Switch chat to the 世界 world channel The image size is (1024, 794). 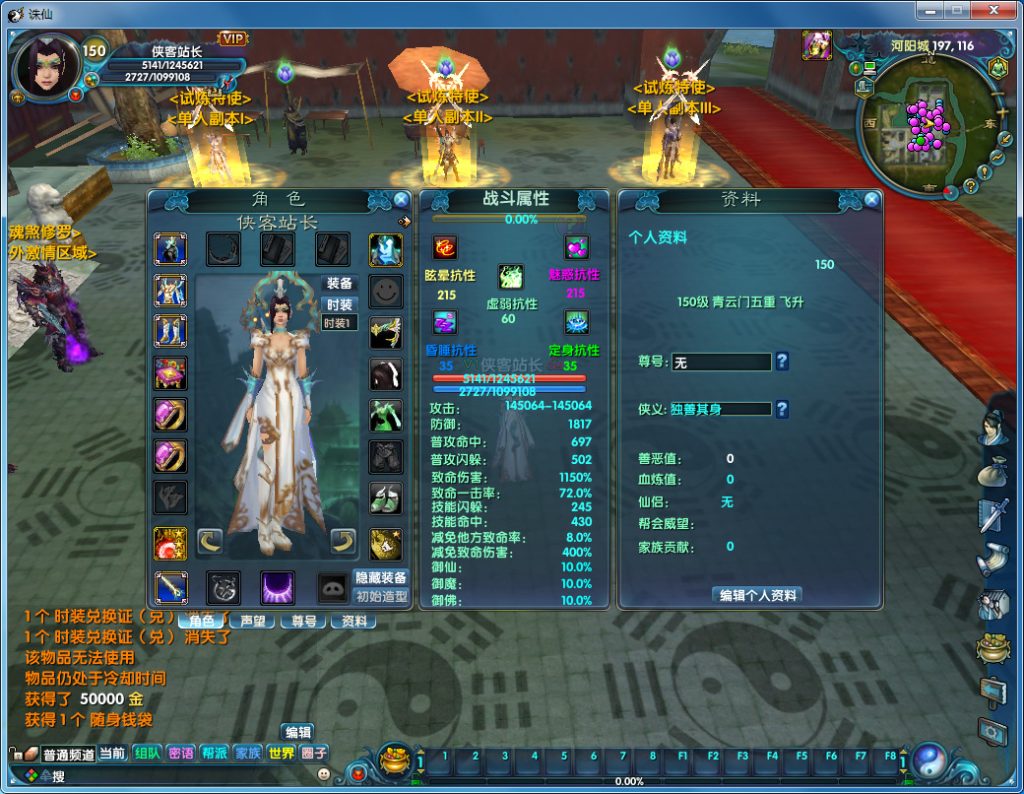281,753
